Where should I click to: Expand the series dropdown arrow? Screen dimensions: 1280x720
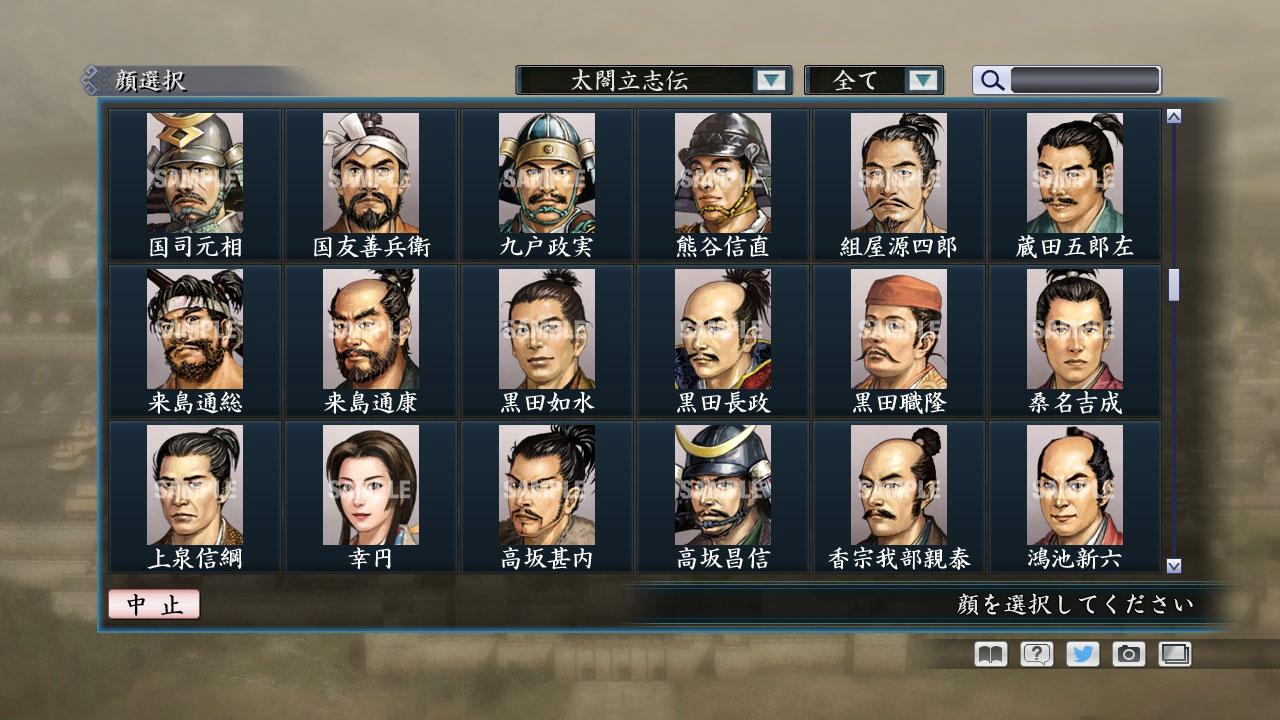(770, 80)
